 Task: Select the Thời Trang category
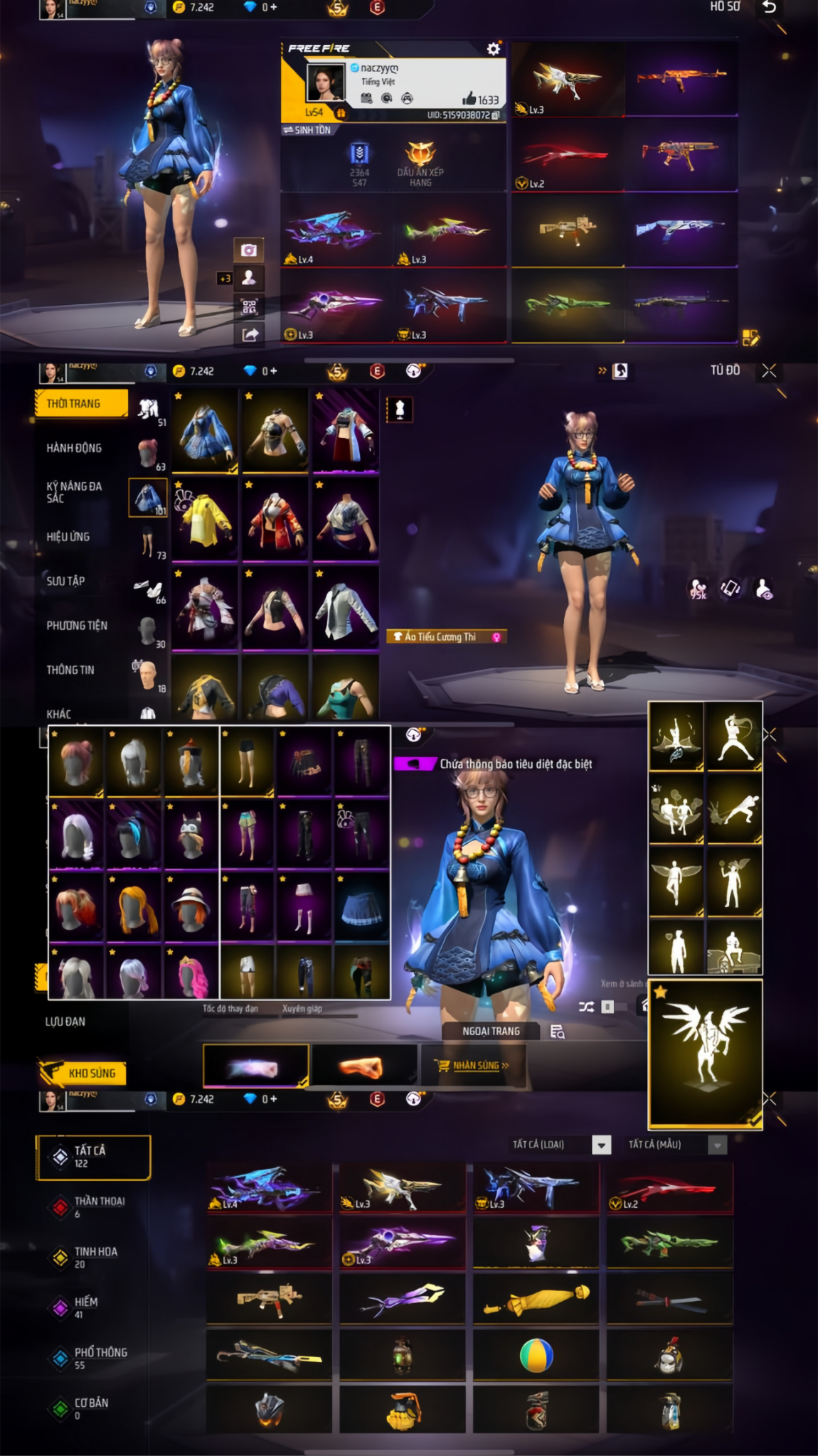coord(81,404)
